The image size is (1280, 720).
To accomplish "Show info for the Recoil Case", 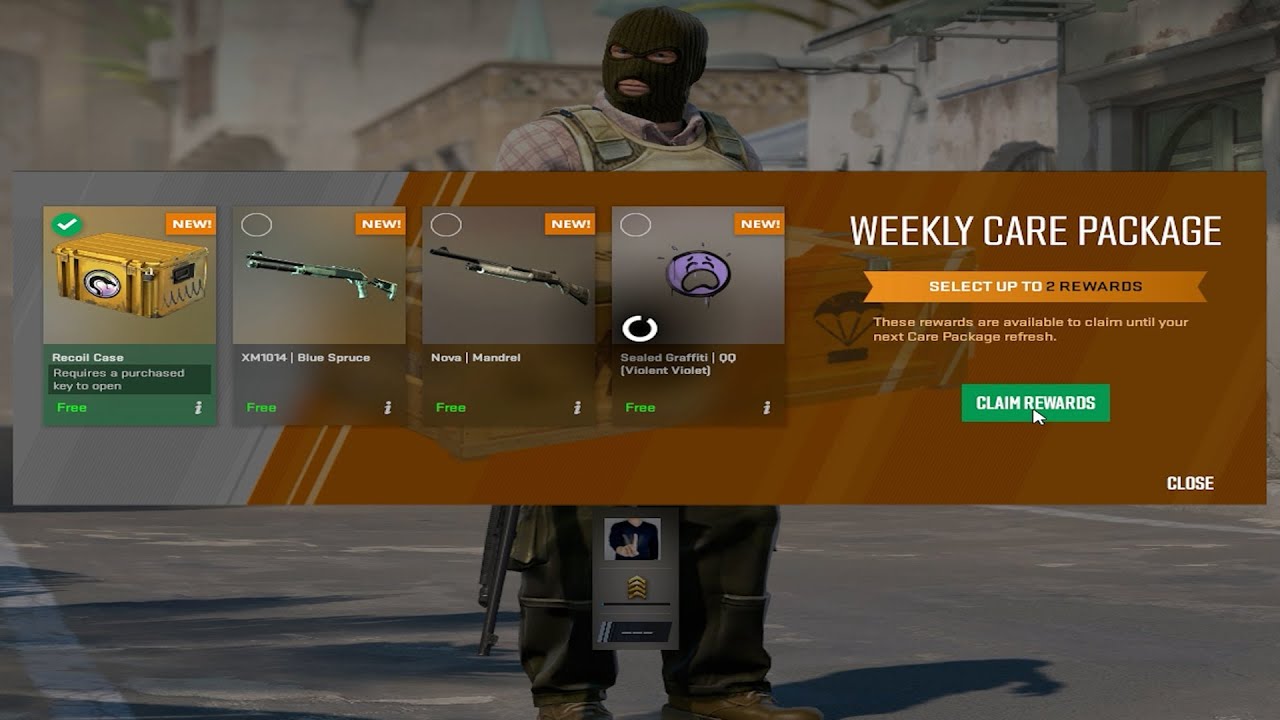I will coord(198,407).
